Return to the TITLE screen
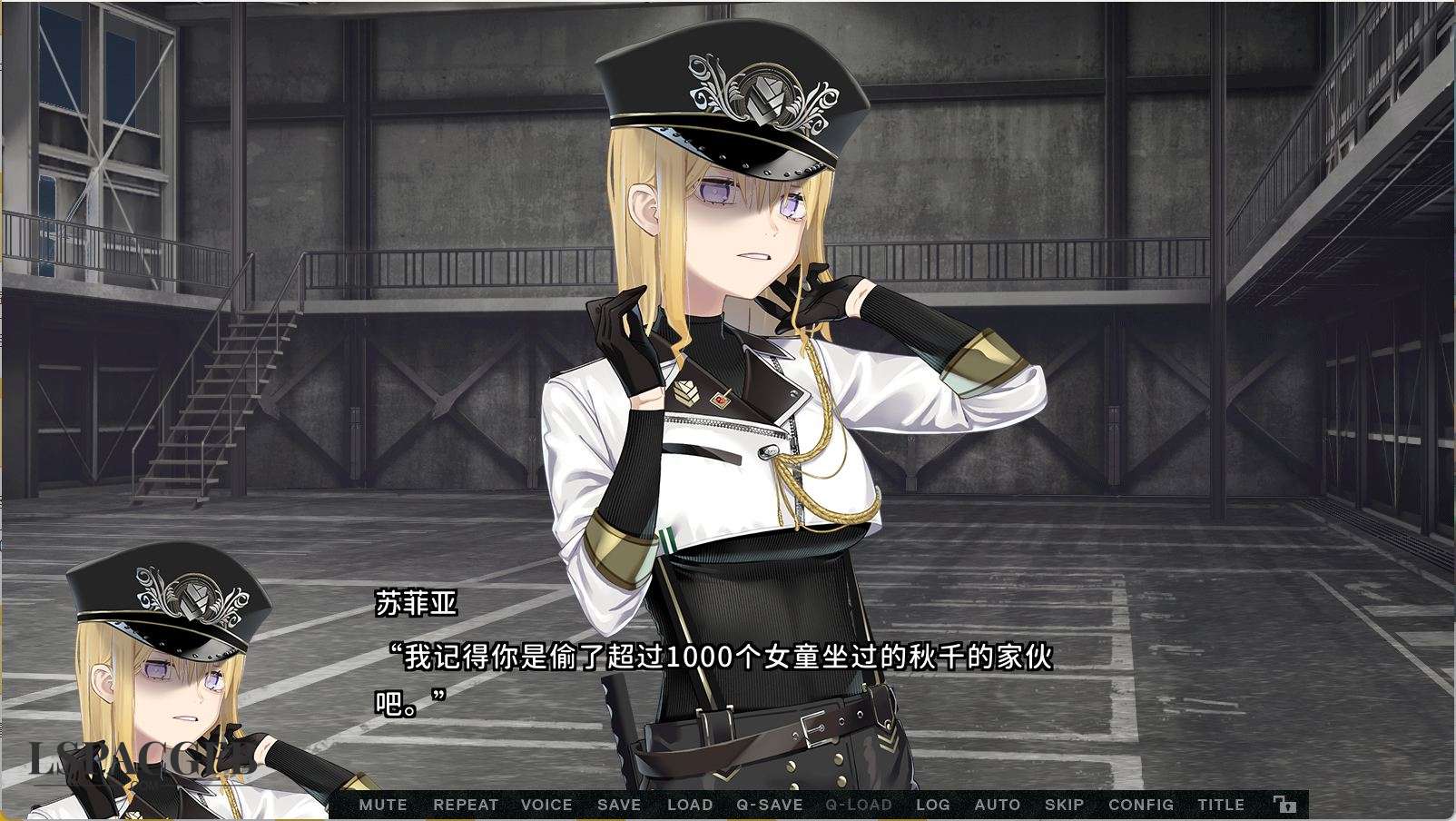This screenshot has width=1456, height=821. click(x=1221, y=805)
